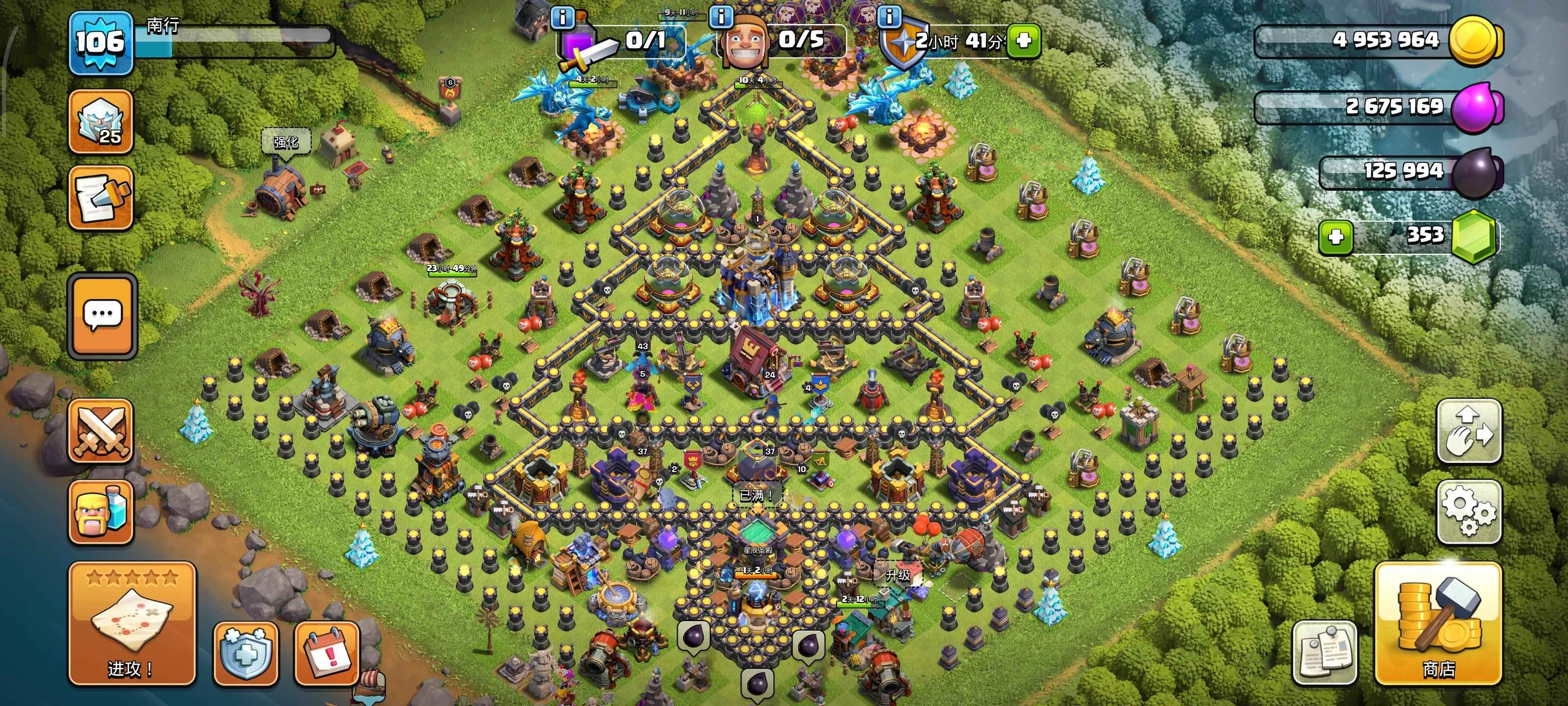This screenshot has height=706, width=1568.
Task: Show shield info button beside the timer
Action: (x=889, y=17)
